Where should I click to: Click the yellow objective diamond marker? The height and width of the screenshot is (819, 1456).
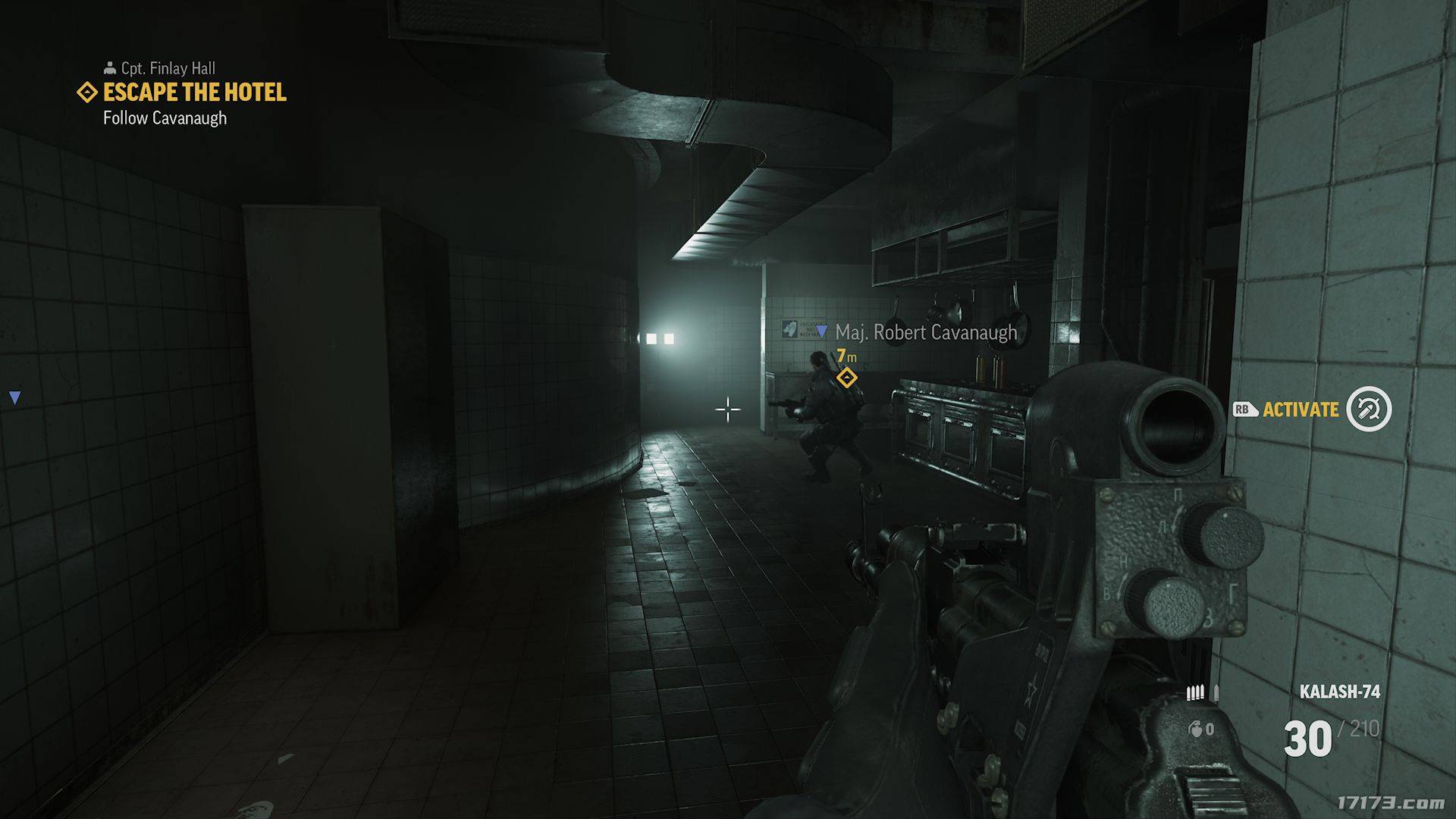coord(846,377)
